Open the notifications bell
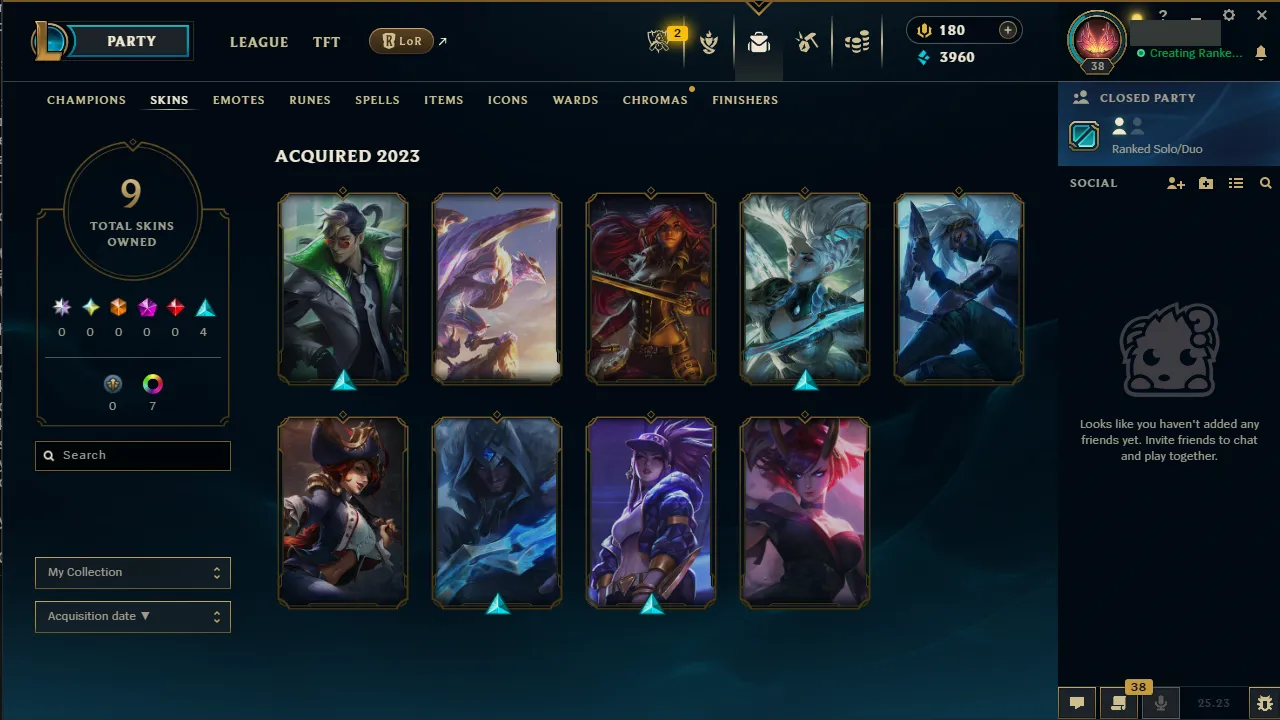1280x720 pixels. [x=1261, y=52]
